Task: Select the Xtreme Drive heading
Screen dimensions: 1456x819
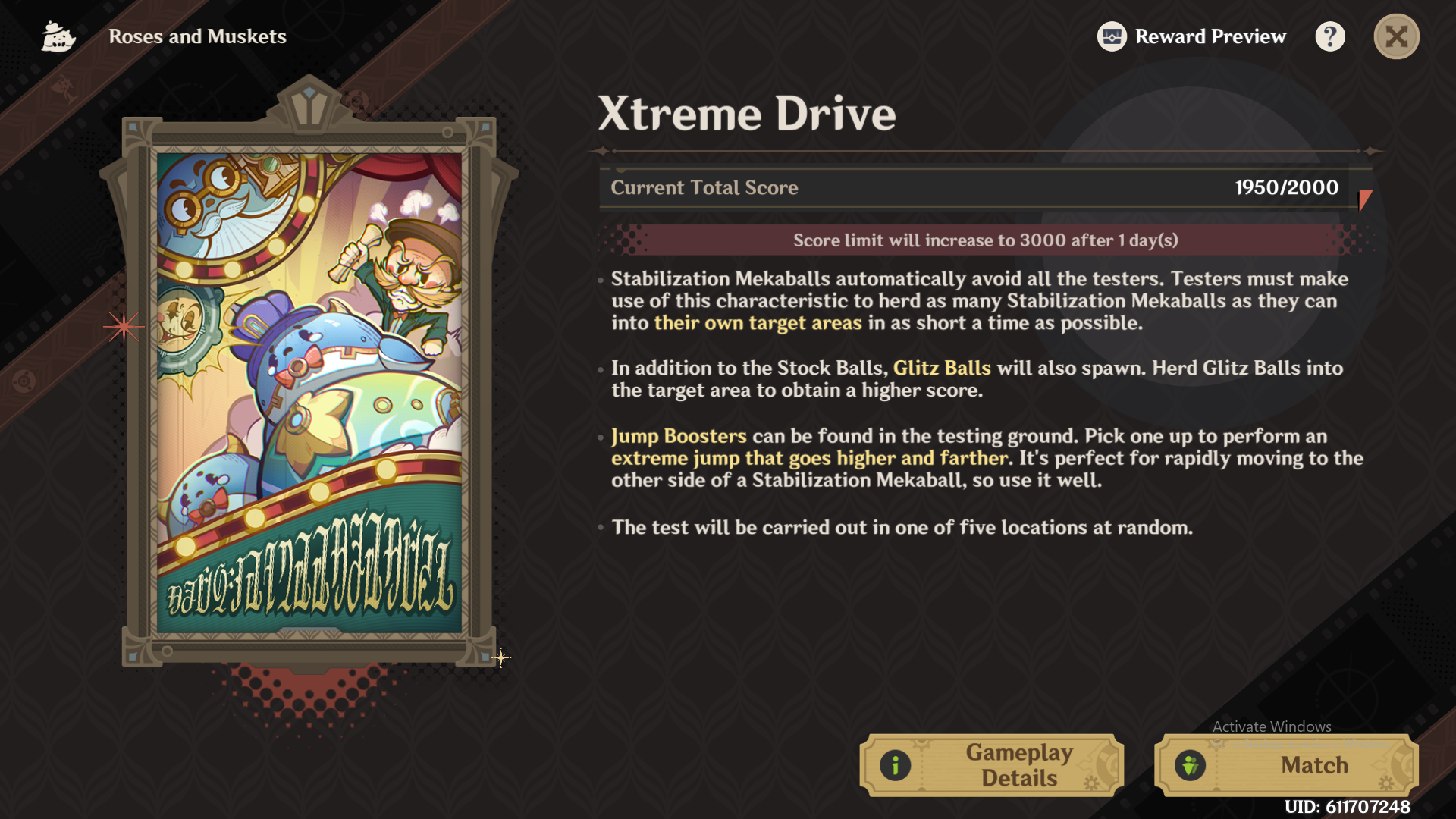Action: [x=747, y=114]
